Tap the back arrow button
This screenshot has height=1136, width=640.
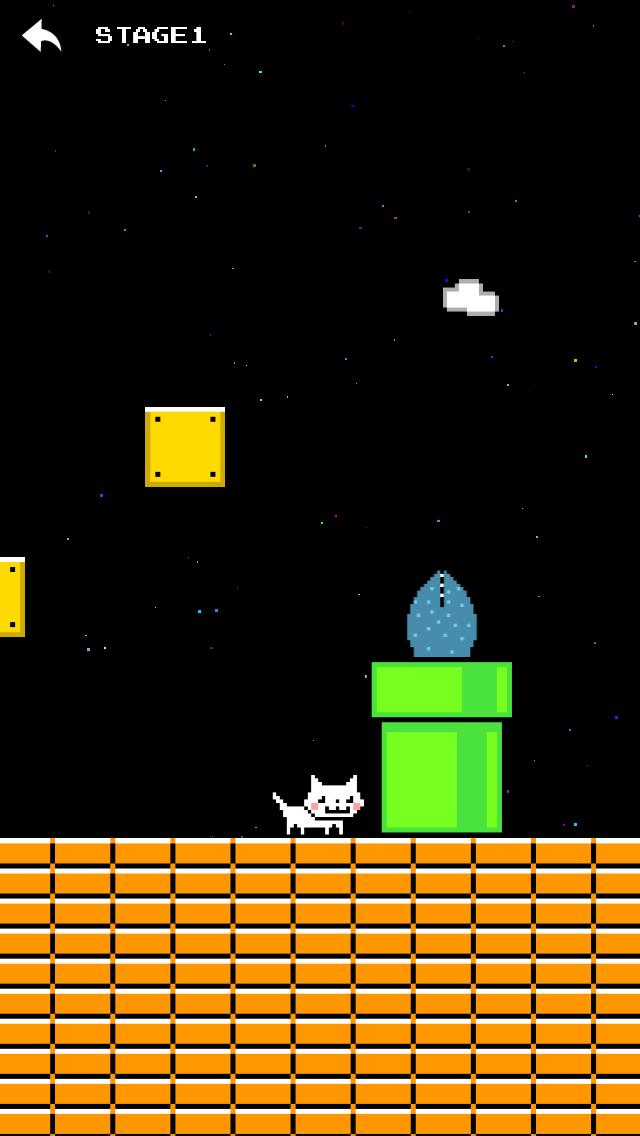pos(42,36)
